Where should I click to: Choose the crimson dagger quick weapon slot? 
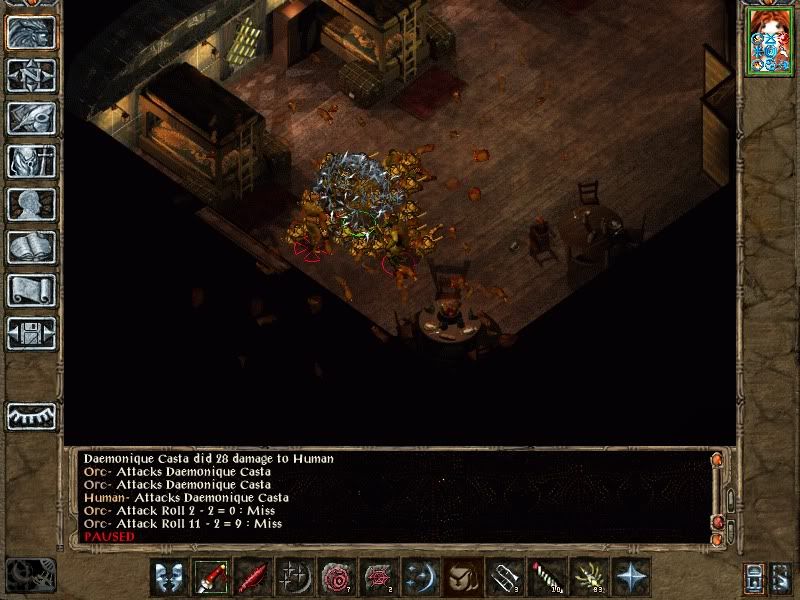tap(252, 577)
